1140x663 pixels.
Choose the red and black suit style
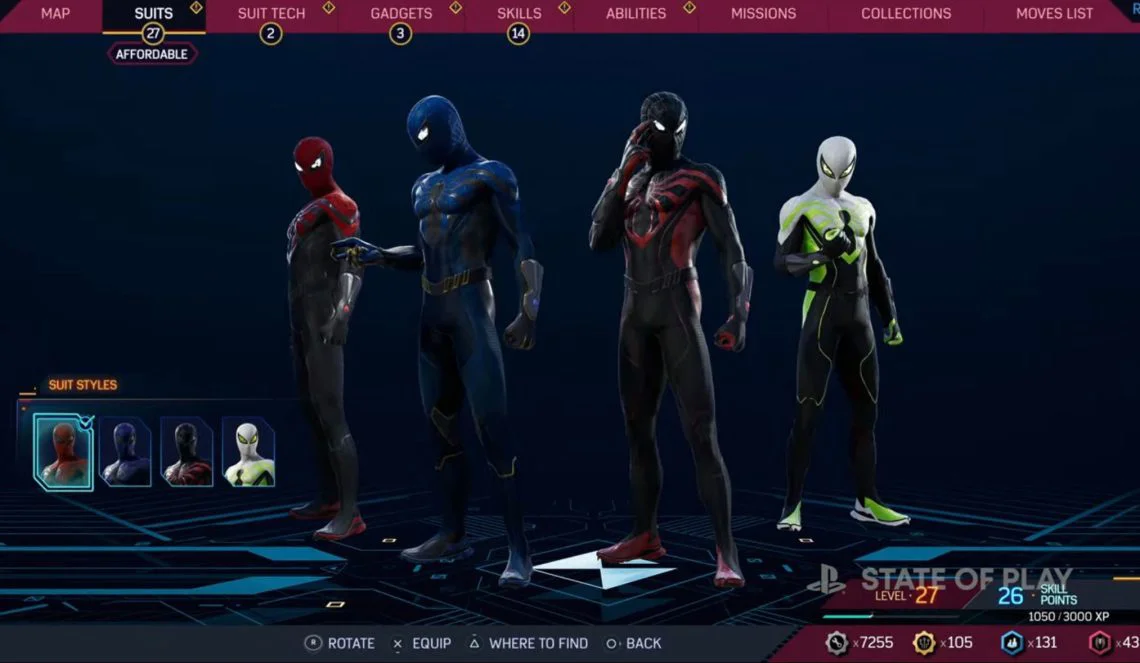click(x=63, y=452)
